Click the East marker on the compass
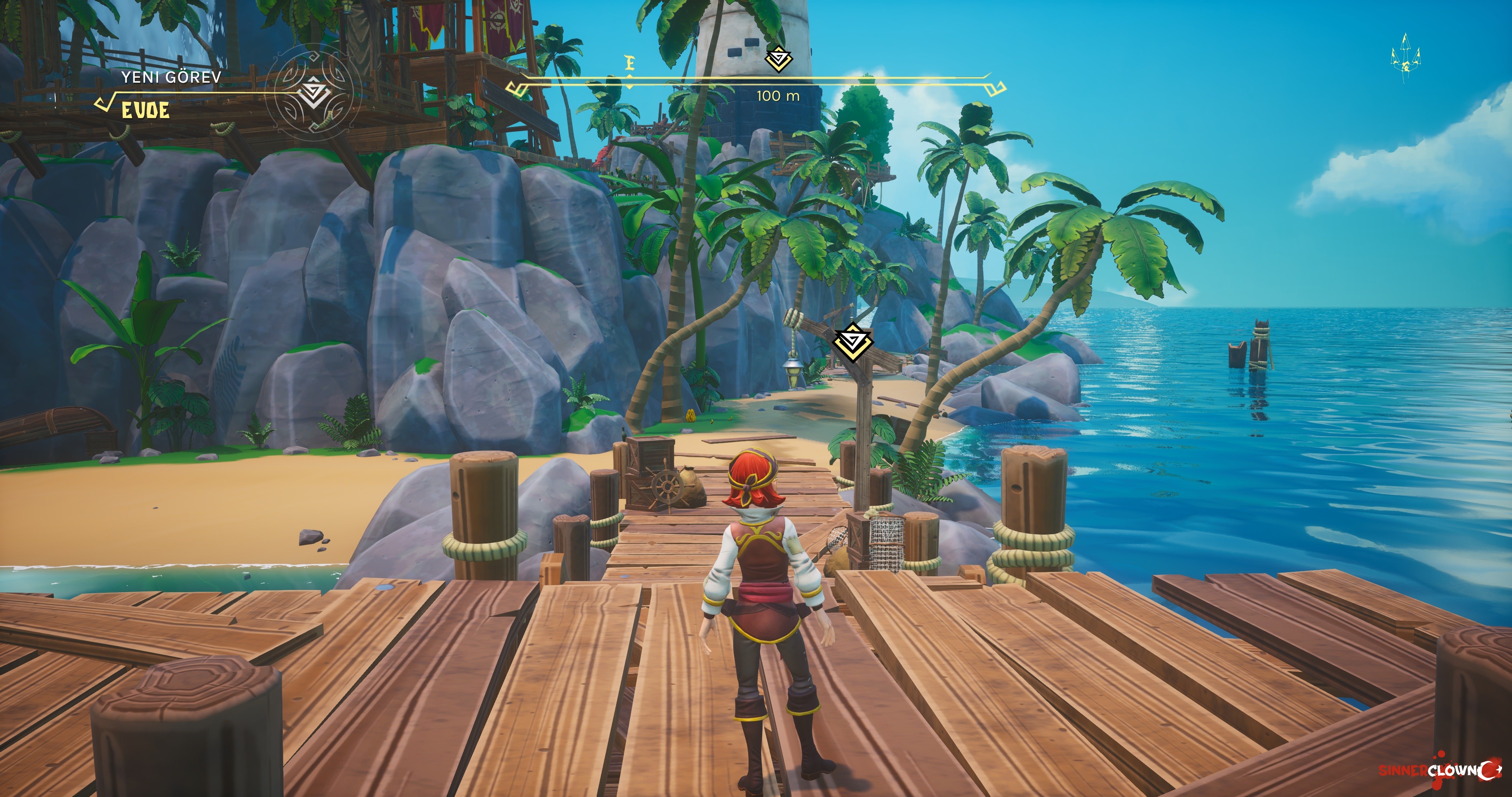This screenshot has height=797, width=1512. click(x=630, y=63)
